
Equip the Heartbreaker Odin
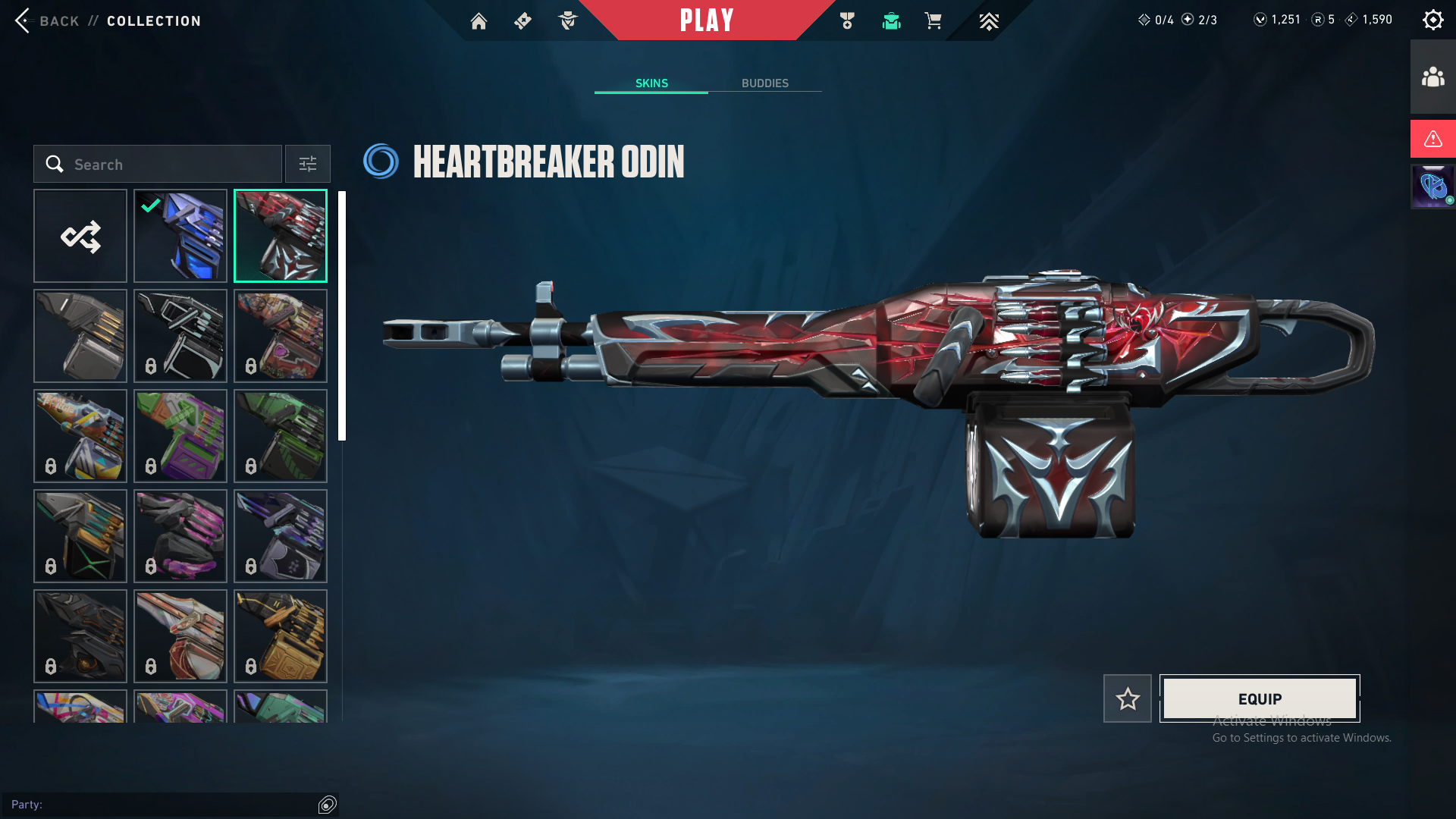(1260, 698)
